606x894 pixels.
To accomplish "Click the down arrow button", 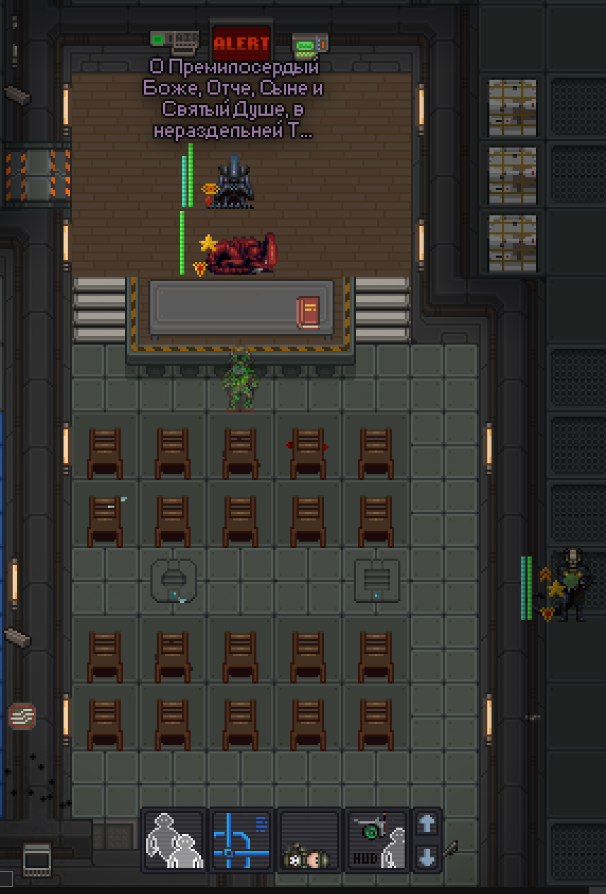I will click(427, 857).
